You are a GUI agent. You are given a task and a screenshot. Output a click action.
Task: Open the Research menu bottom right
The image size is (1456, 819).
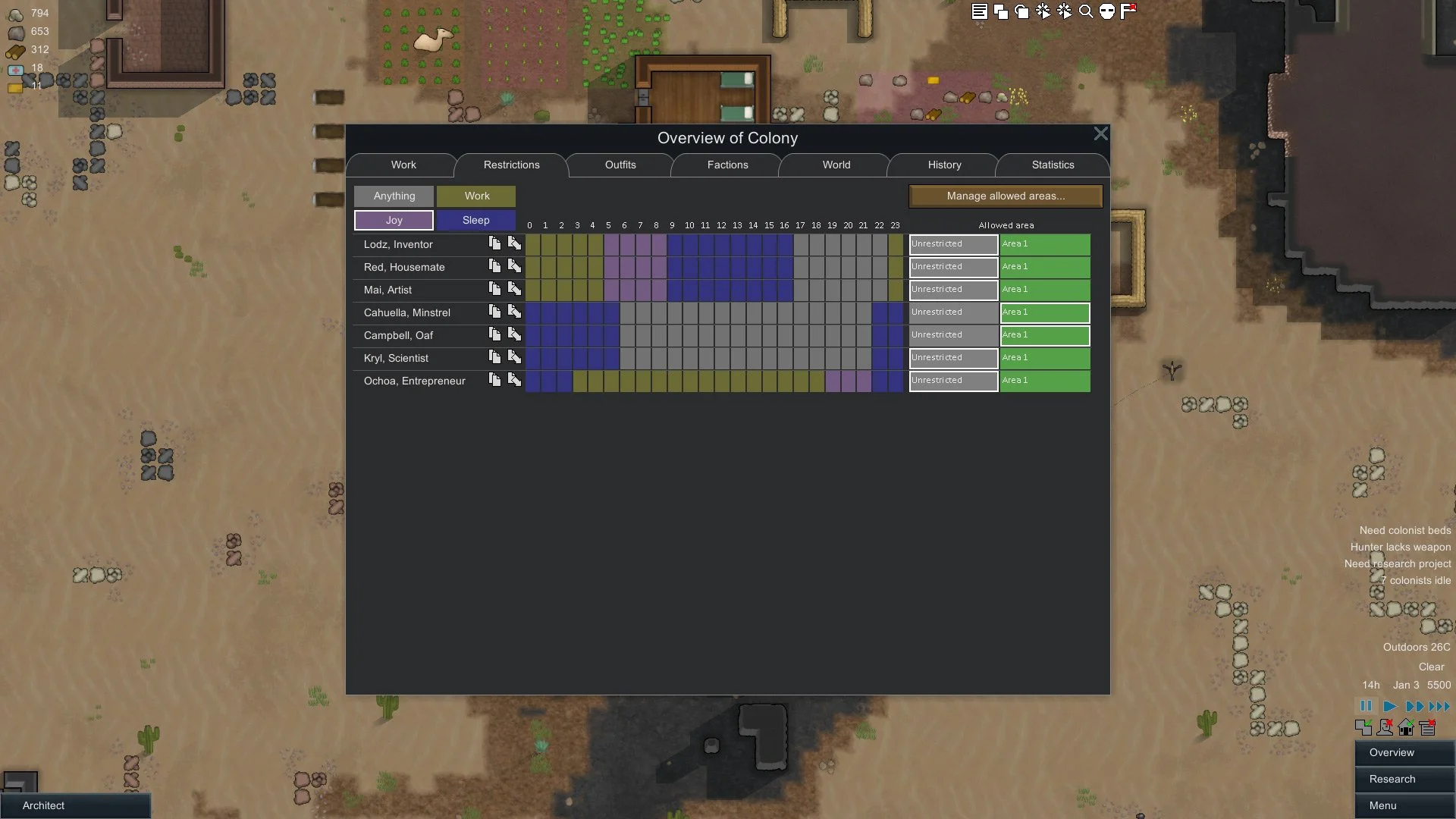(1403, 779)
